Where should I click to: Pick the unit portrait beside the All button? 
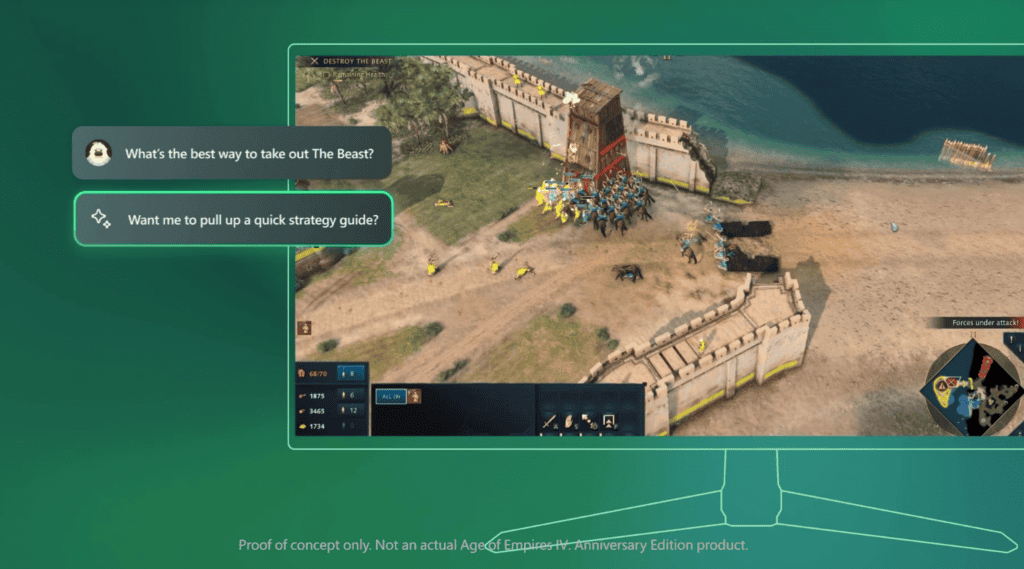click(413, 396)
